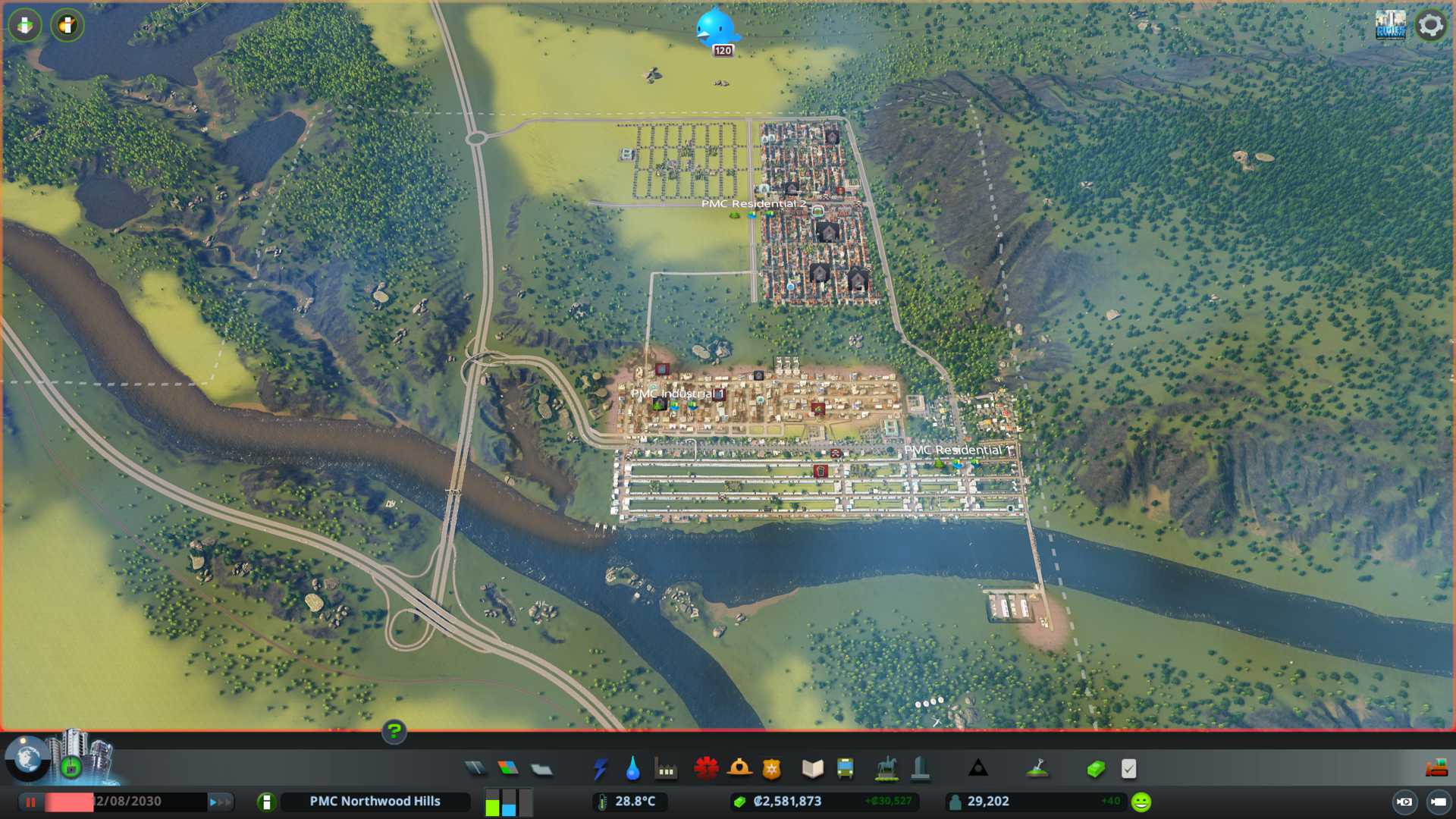Open the gear settings menu
This screenshot has width=1456, height=819.
[x=1430, y=26]
